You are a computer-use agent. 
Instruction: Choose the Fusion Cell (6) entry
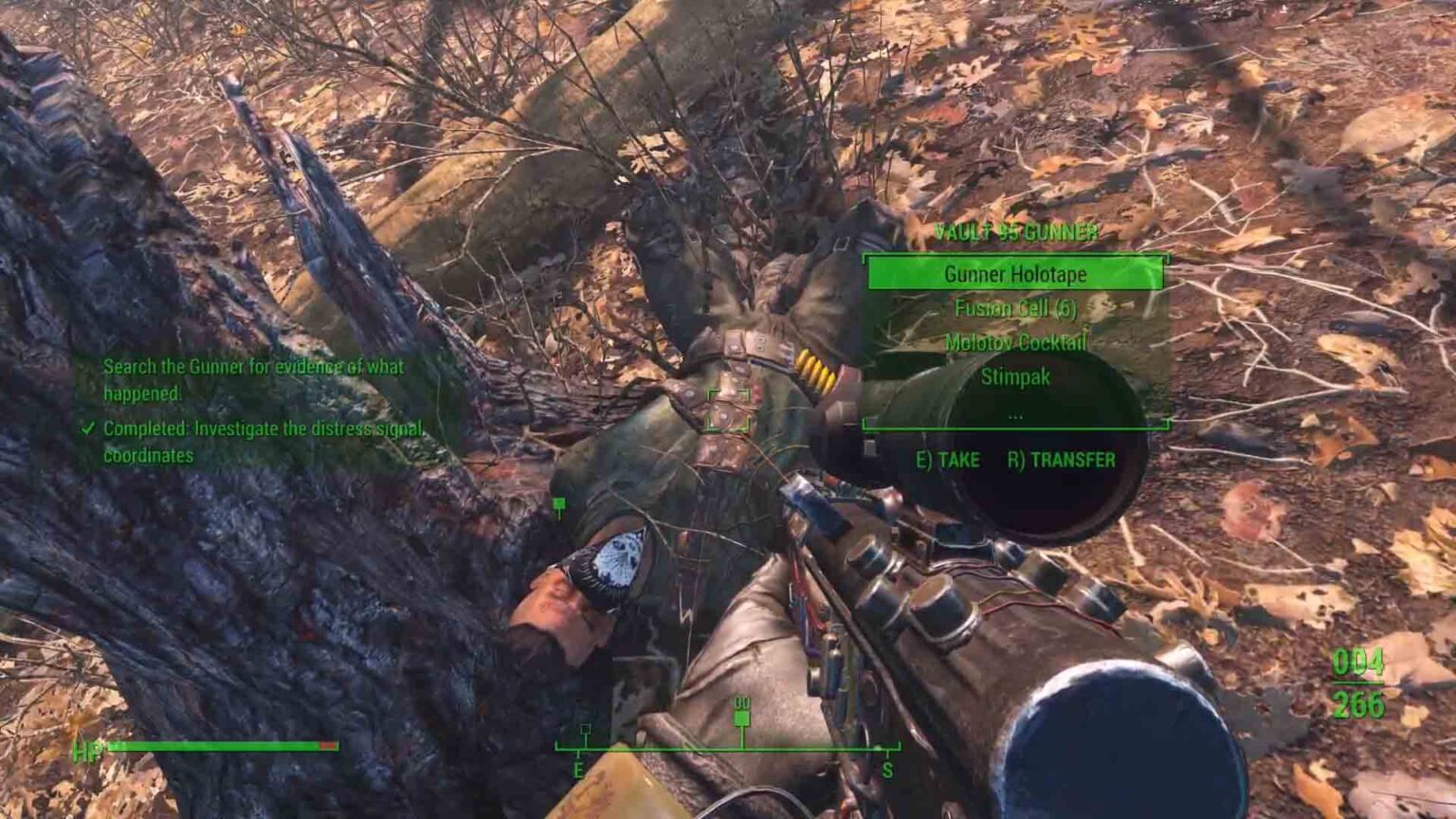(1014, 308)
